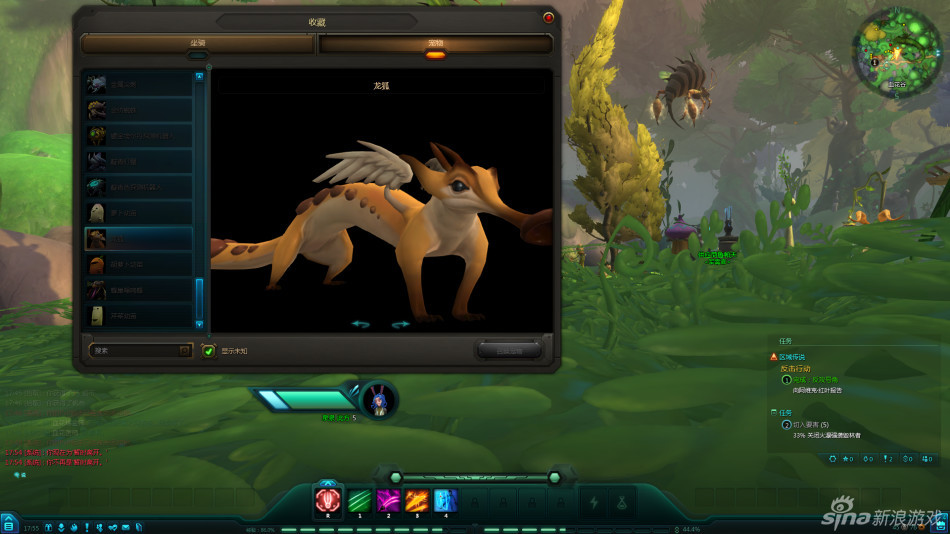Click the summon button below the pet preview

[509, 350]
